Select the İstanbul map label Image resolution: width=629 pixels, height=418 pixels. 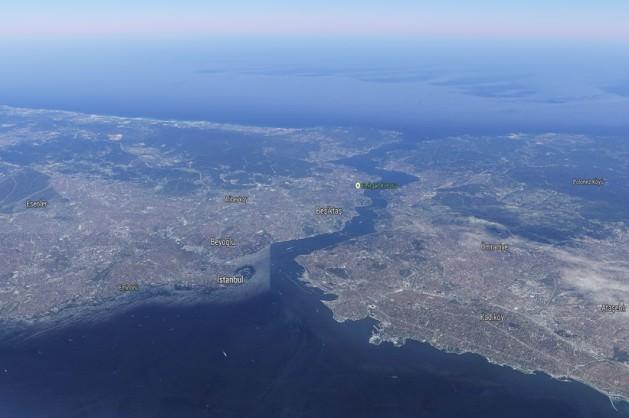click(x=230, y=280)
